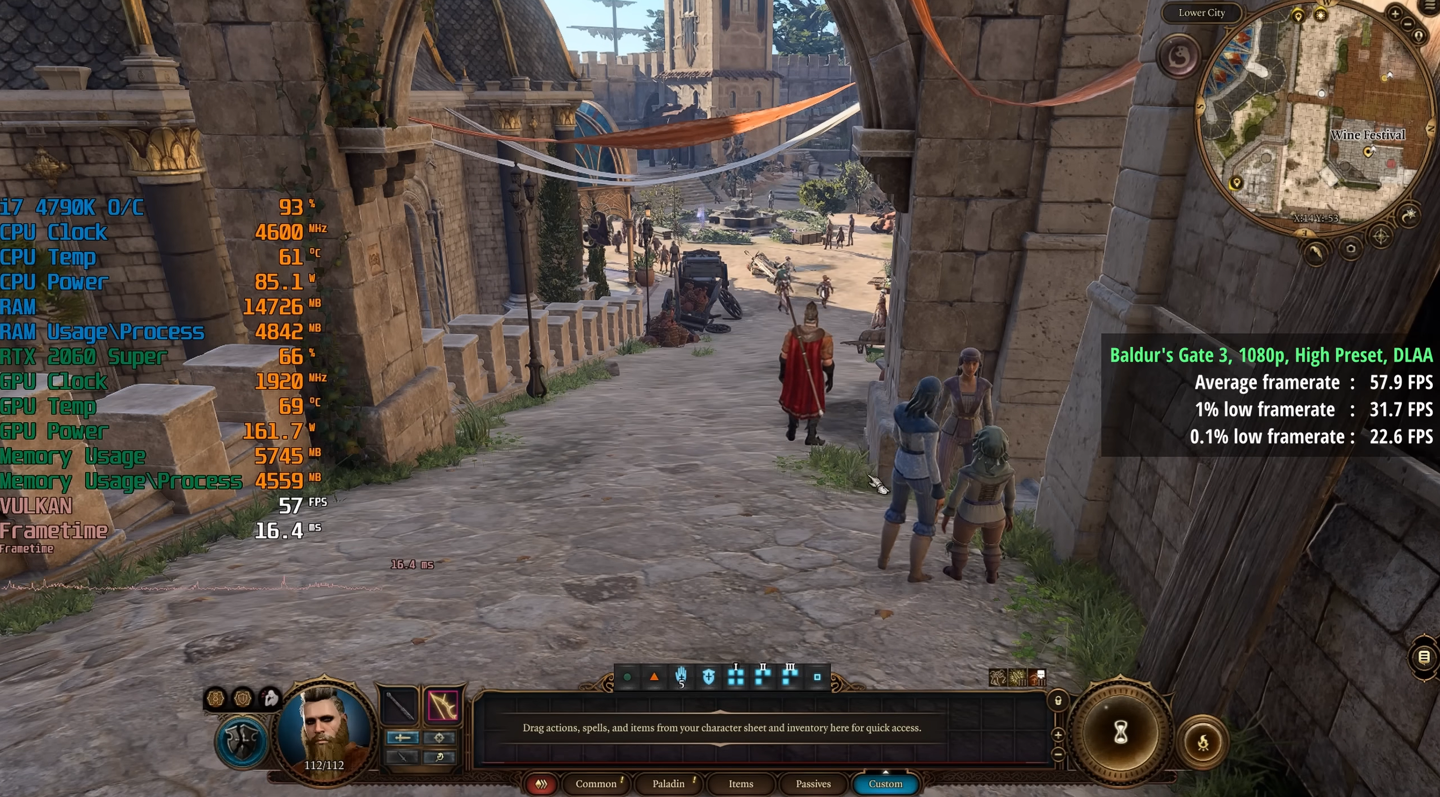Zoom out the minimap with minus button
This screenshot has height=797, width=1440.
click(x=1408, y=23)
